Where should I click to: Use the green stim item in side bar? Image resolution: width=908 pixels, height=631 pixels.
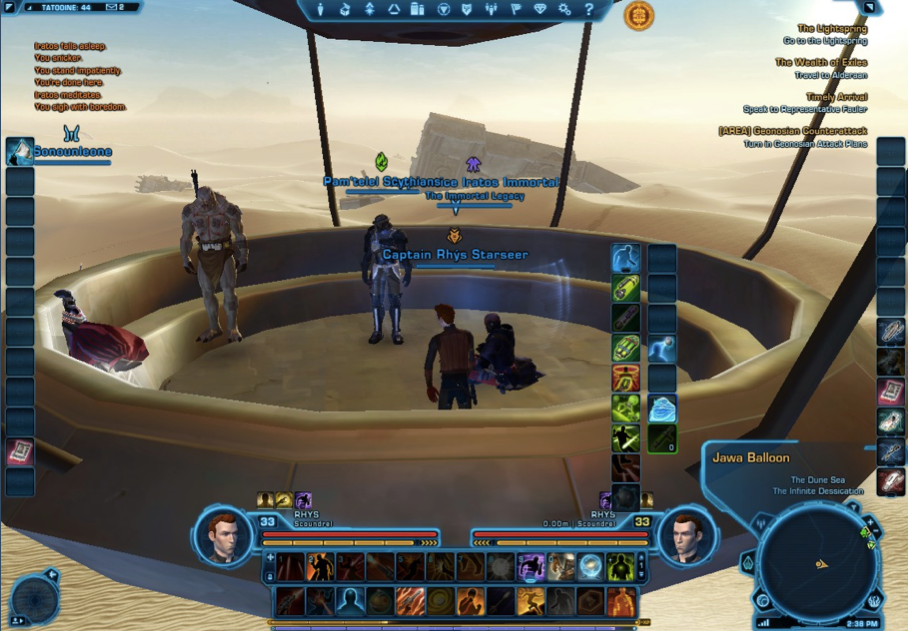pos(626,289)
